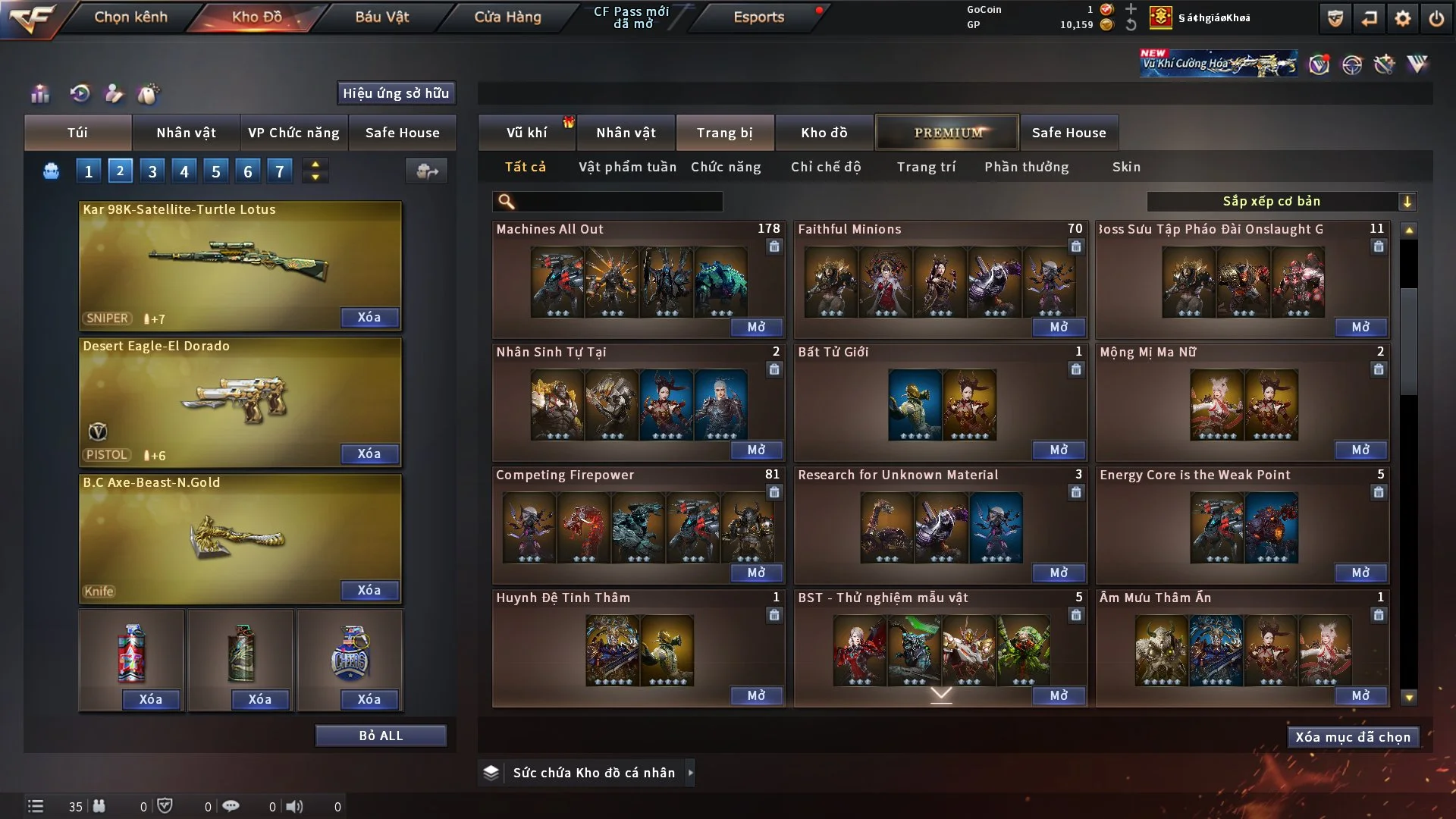Select bag slot 5 in the inventory
This screenshot has width=1456, height=819.
click(x=215, y=171)
